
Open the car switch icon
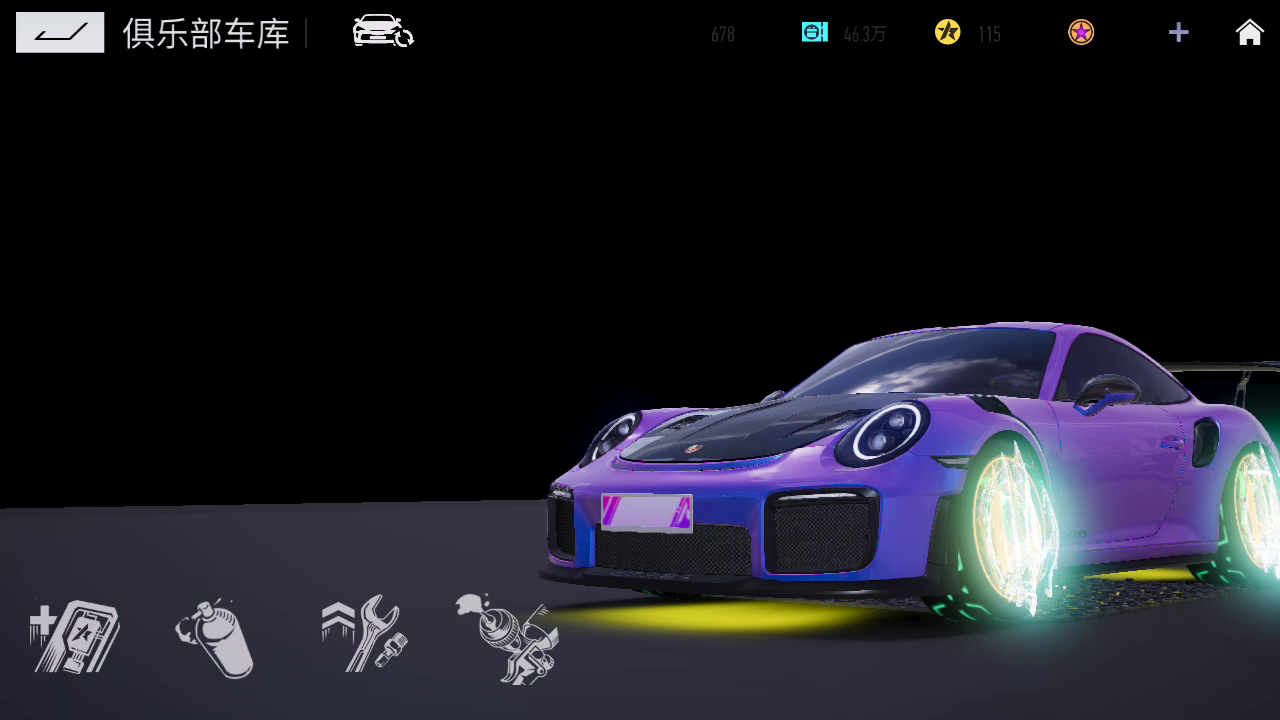click(x=382, y=32)
